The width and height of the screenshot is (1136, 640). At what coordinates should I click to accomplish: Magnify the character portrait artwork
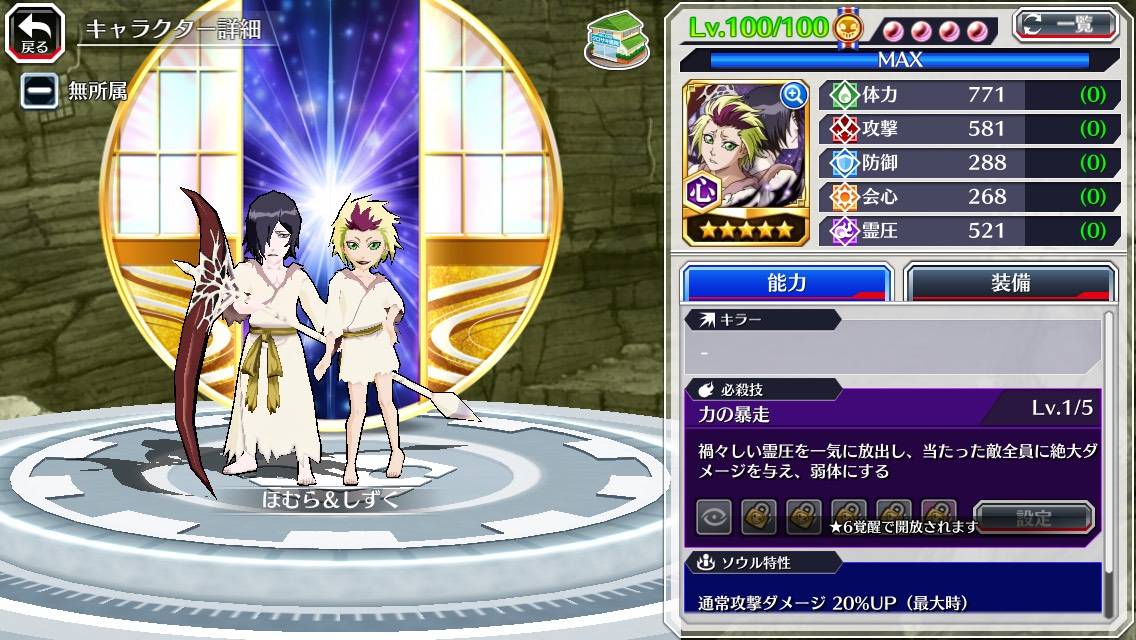[794, 95]
